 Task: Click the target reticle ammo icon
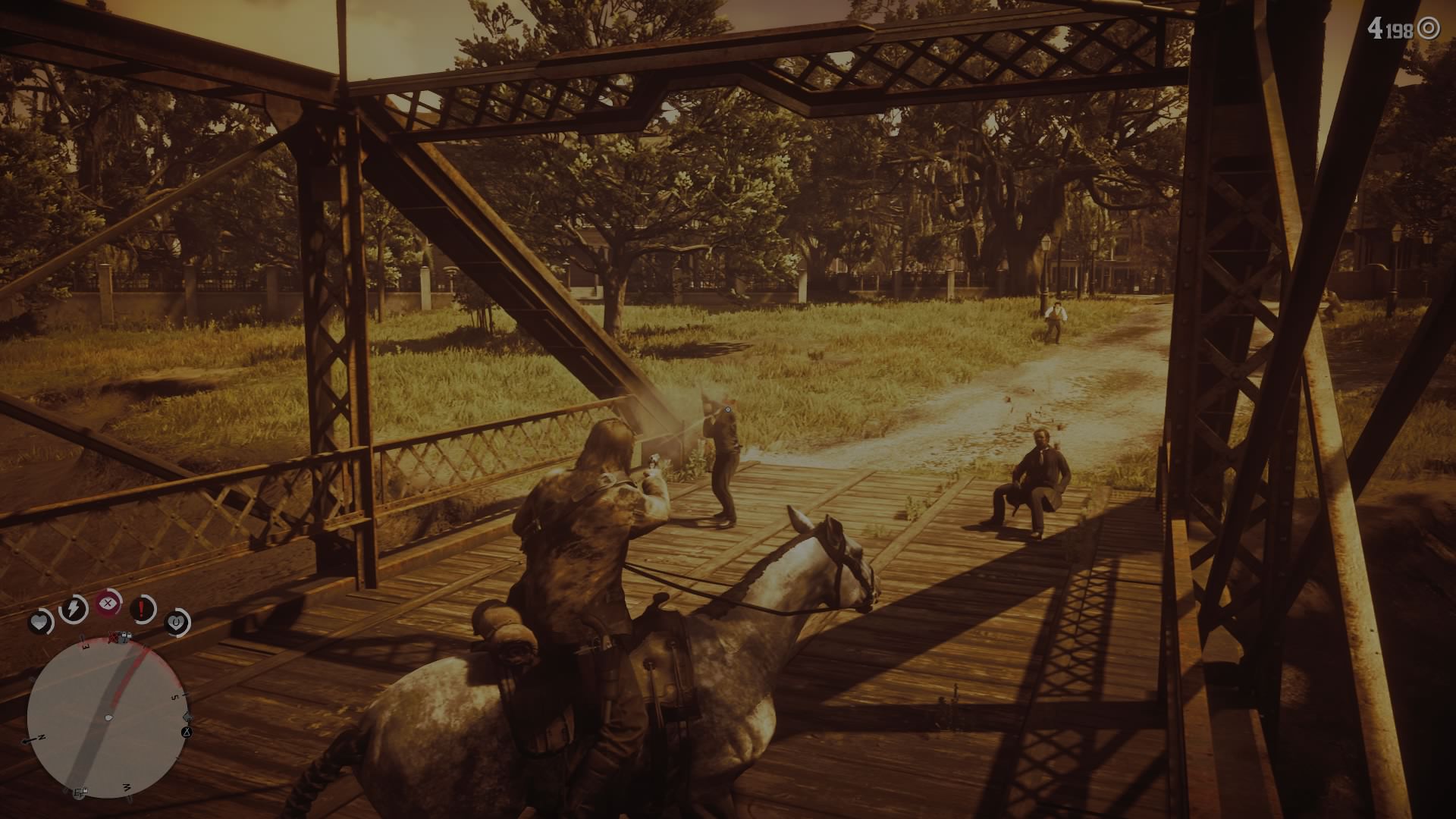point(1429,29)
